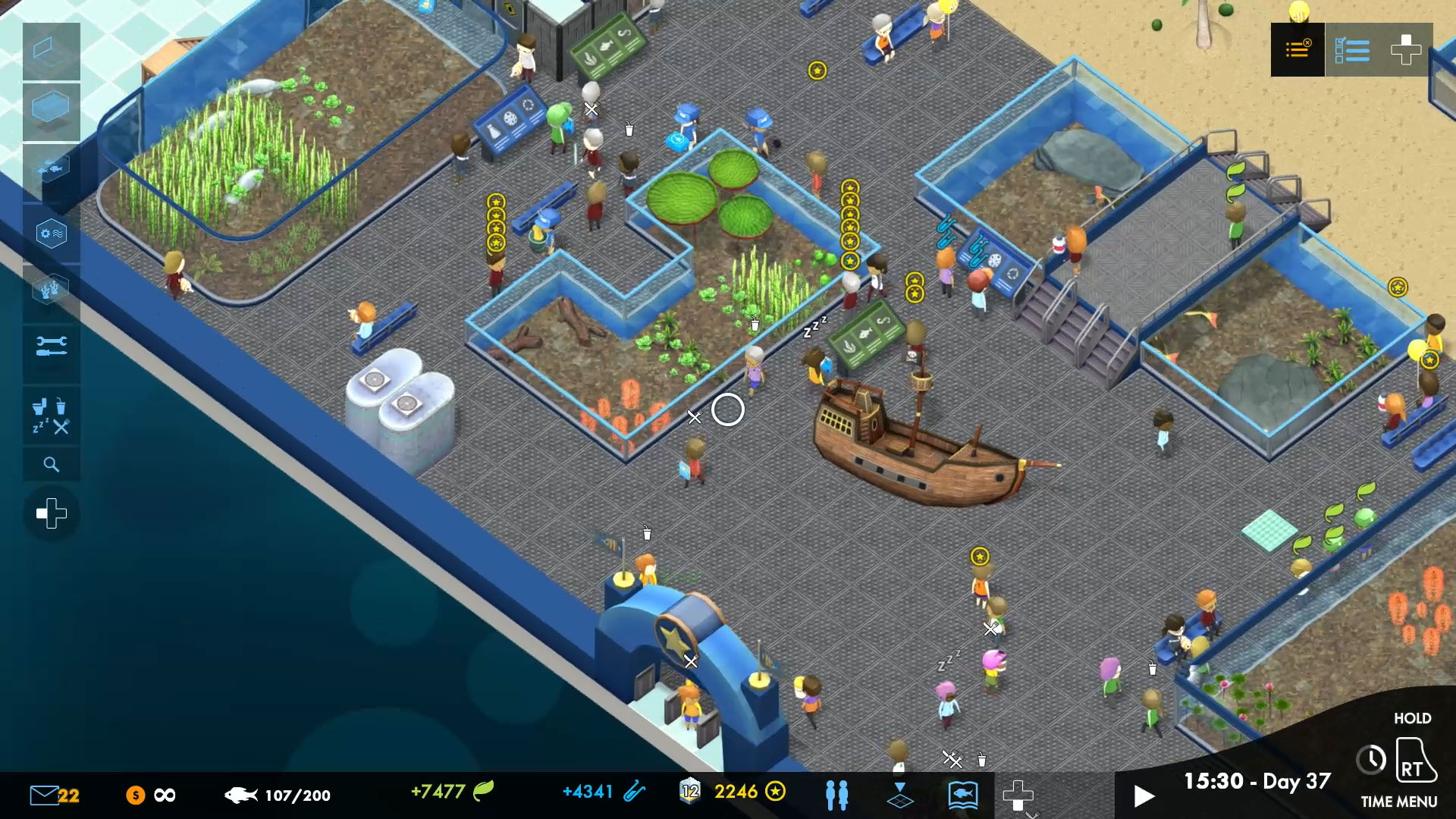Open the fish encyclopedia book
This screenshot has width=1456, height=819.
[x=962, y=795]
